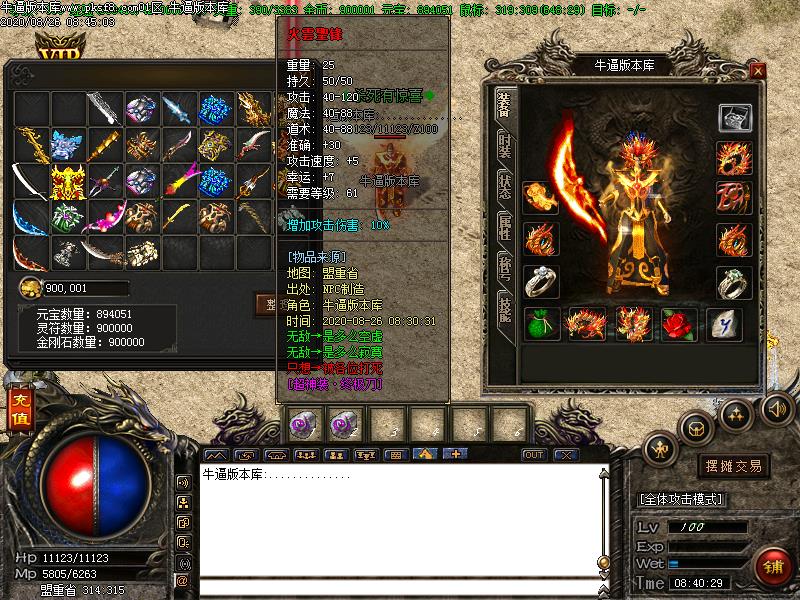
Task: Toggle the sound speaker button
Action: tap(776, 408)
